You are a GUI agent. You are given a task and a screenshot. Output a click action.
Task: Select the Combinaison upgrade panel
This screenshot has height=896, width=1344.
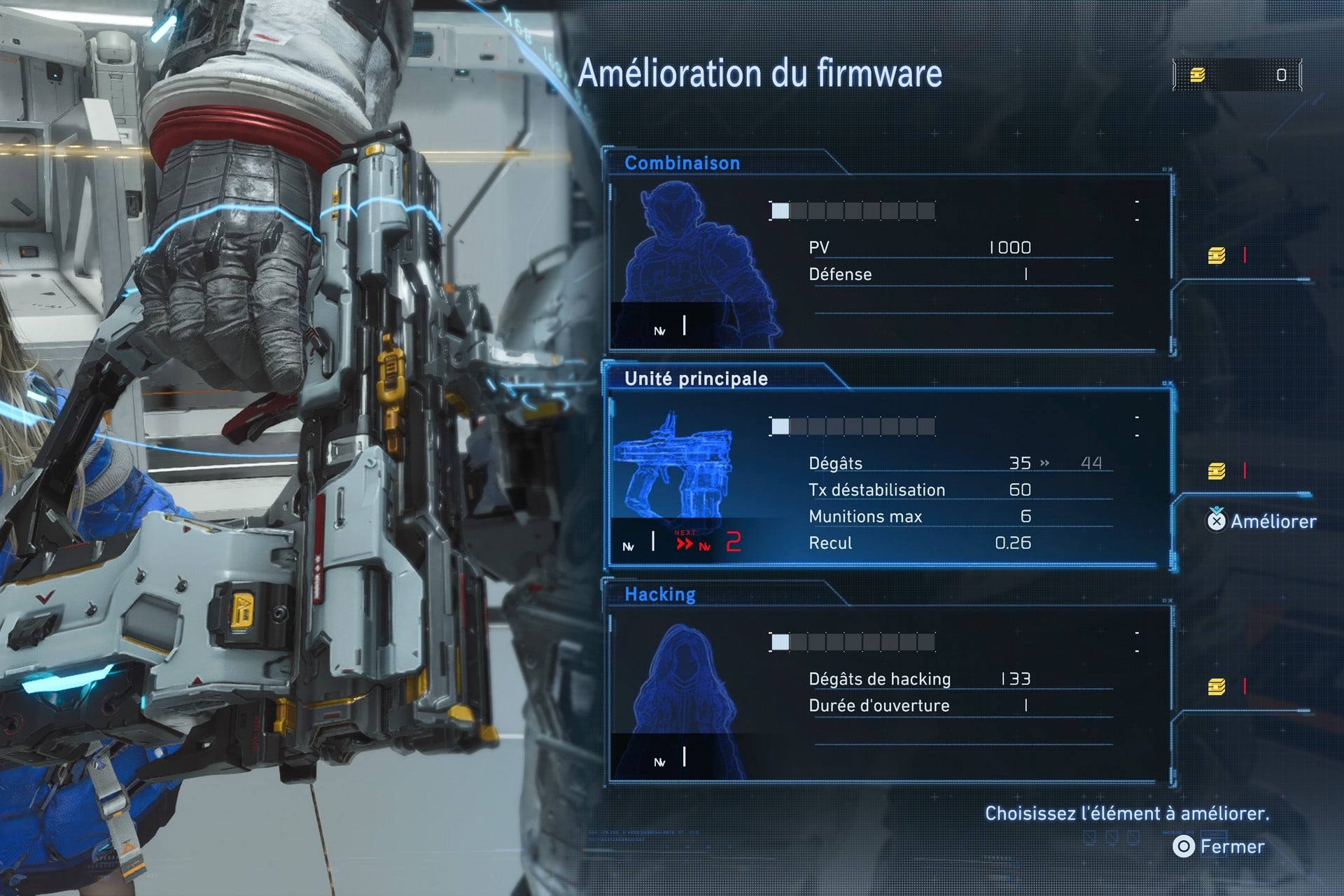point(889,262)
